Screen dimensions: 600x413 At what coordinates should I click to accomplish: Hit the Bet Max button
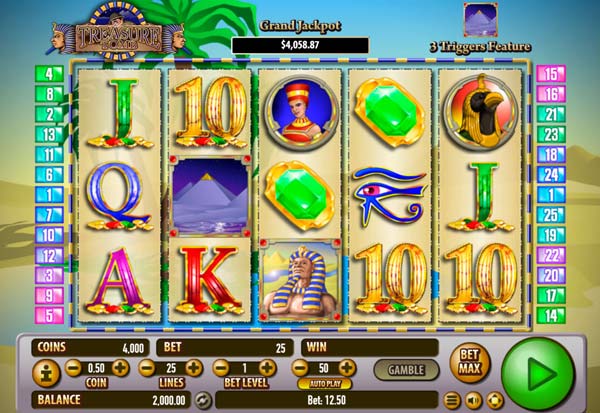(469, 362)
